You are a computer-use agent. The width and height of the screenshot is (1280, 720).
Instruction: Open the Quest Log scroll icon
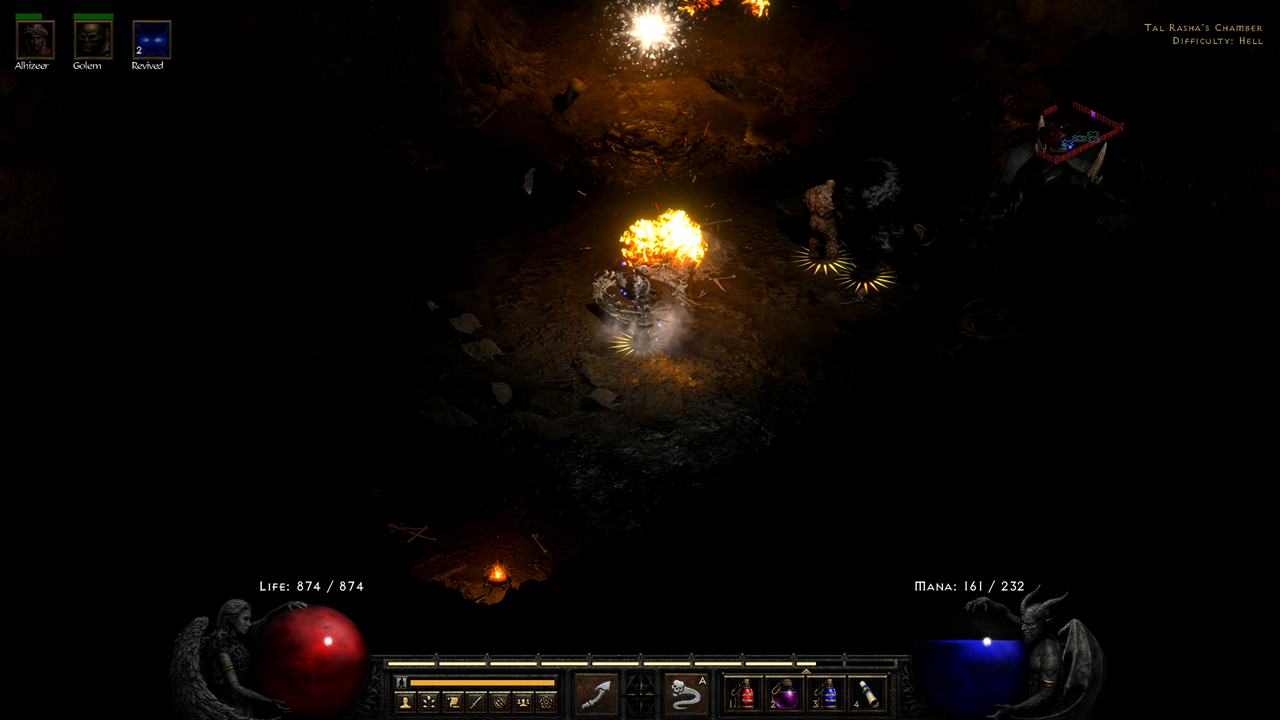[451, 701]
